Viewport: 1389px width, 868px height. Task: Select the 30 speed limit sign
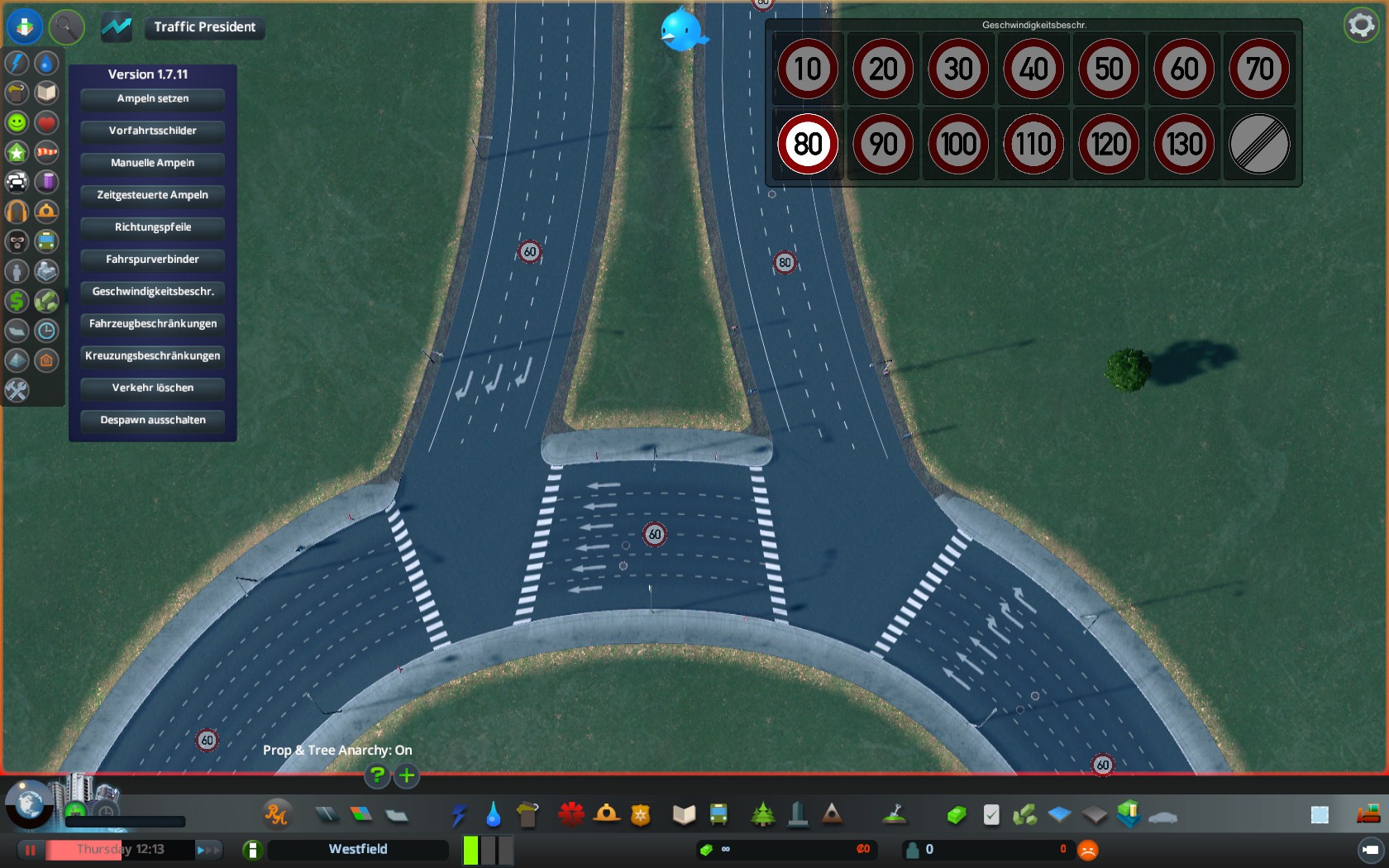958,69
